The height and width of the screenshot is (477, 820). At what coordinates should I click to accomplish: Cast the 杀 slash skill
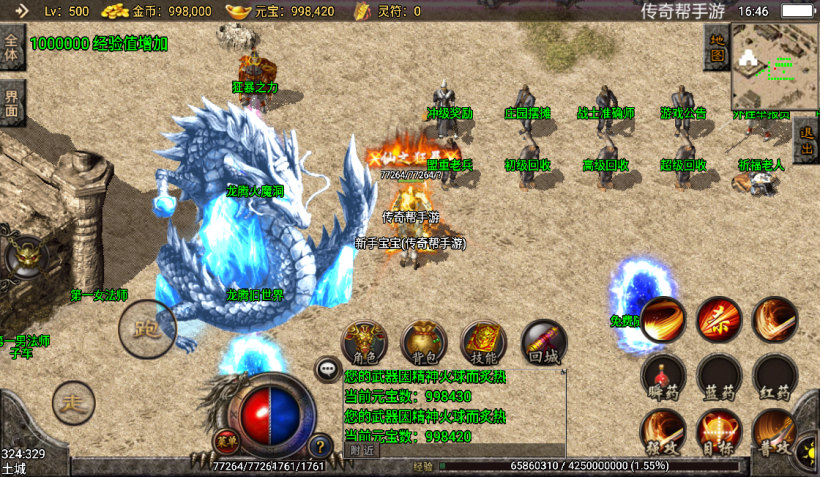[x=719, y=320]
